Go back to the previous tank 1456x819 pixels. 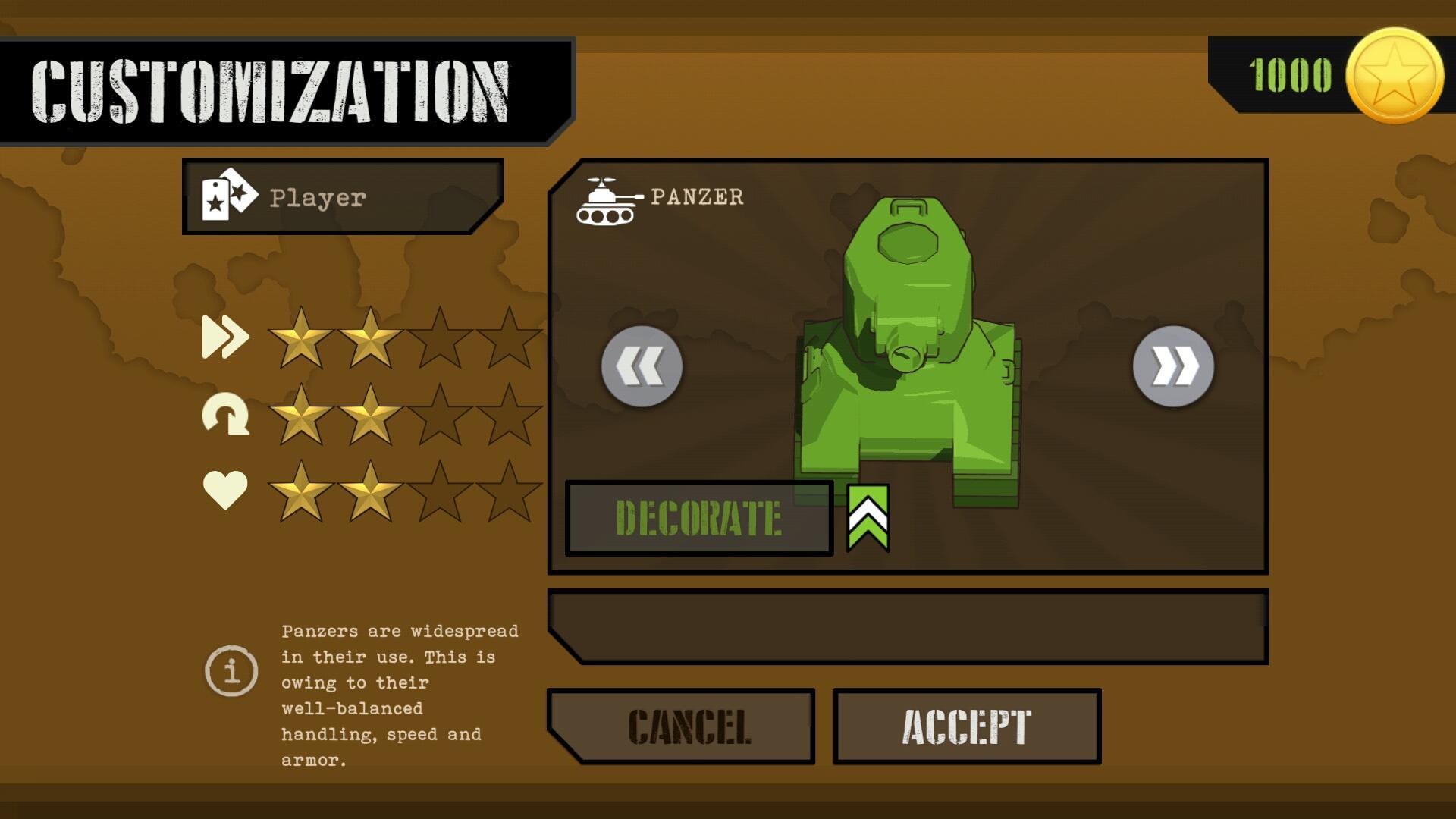[x=642, y=367]
